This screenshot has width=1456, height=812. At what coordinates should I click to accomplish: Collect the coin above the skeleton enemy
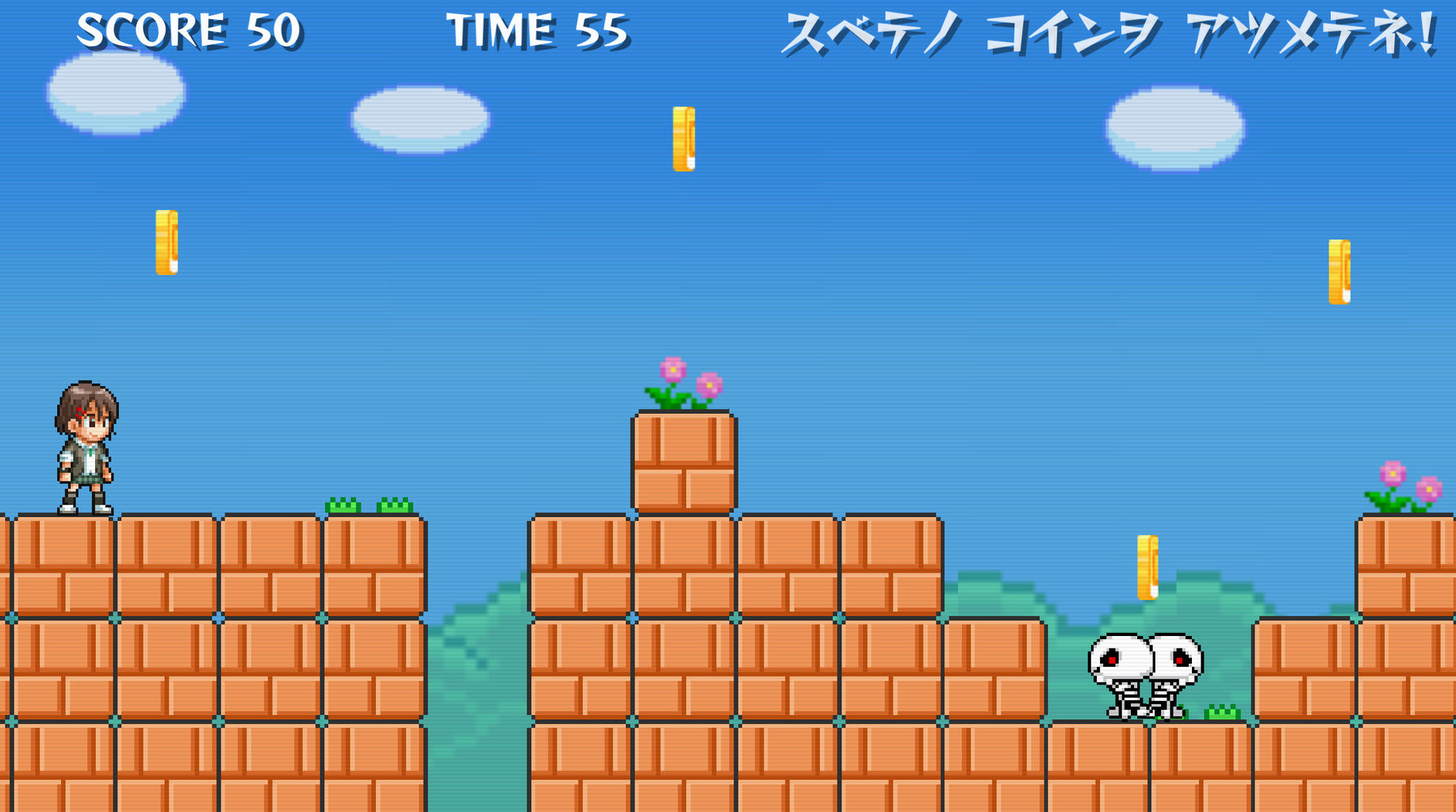click(1147, 567)
